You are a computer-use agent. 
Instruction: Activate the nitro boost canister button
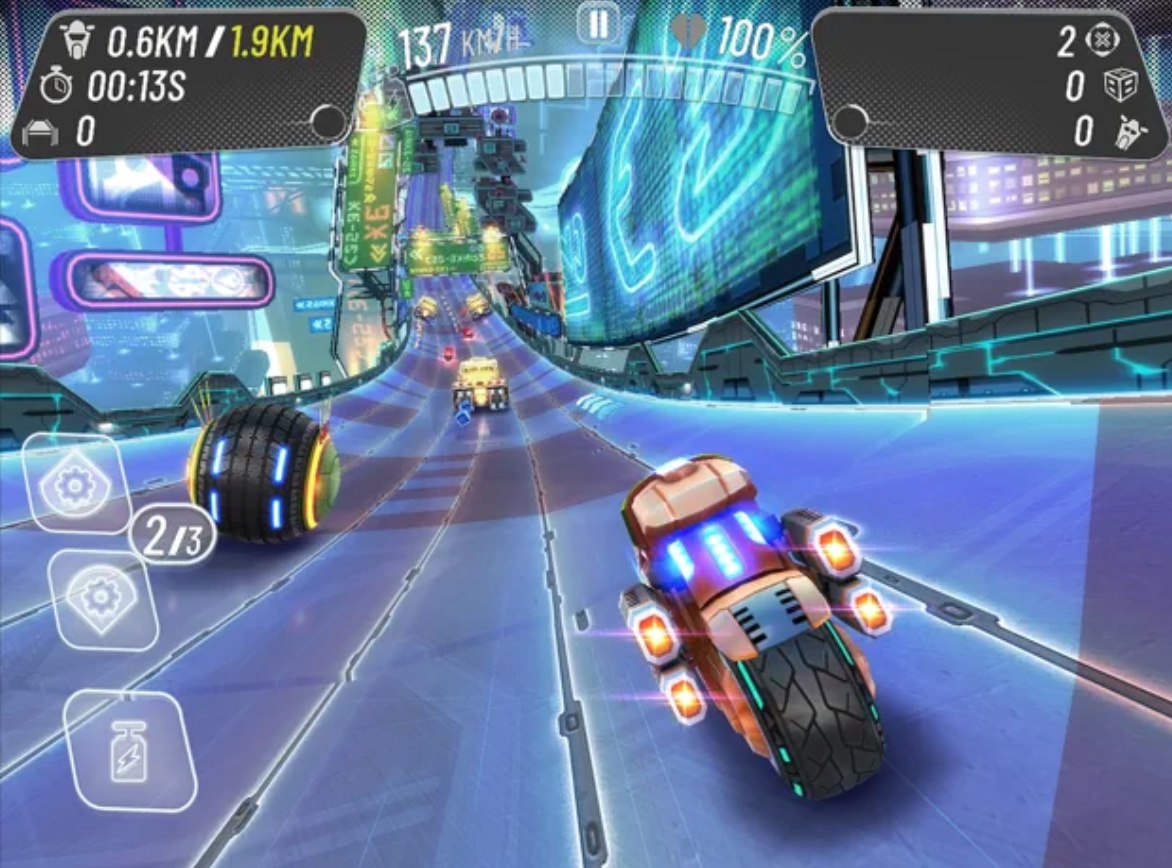[128, 750]
